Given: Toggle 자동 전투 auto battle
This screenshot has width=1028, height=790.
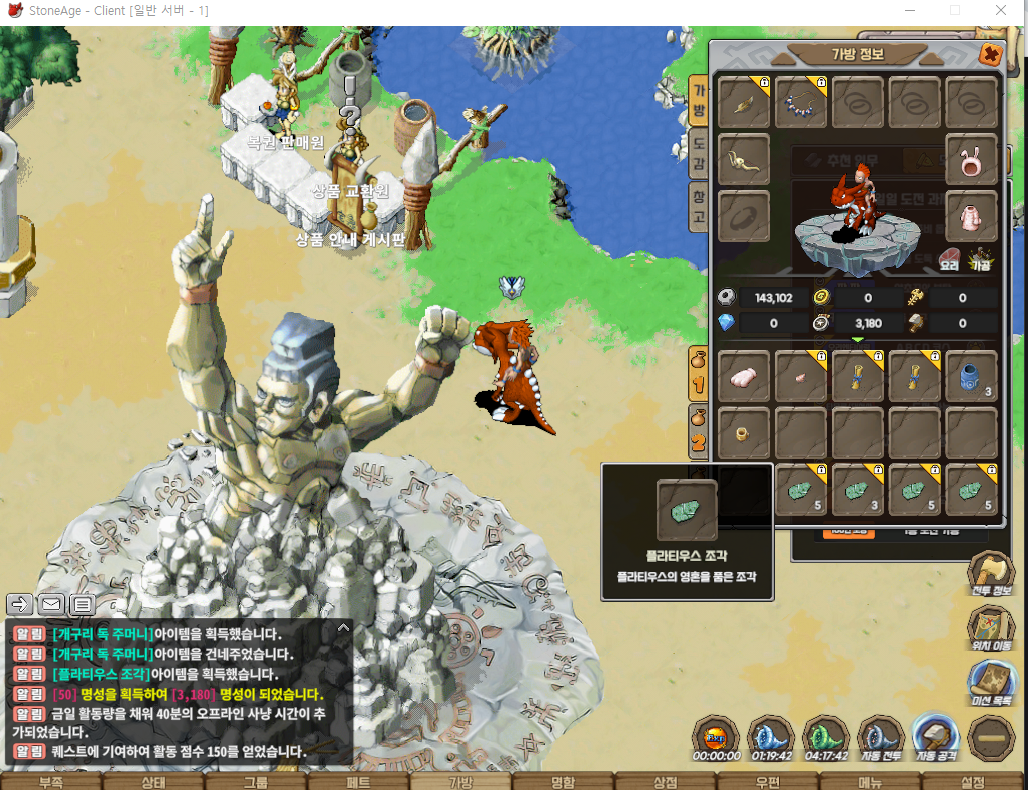Looking at the screenshot, I should coord(881,741).
